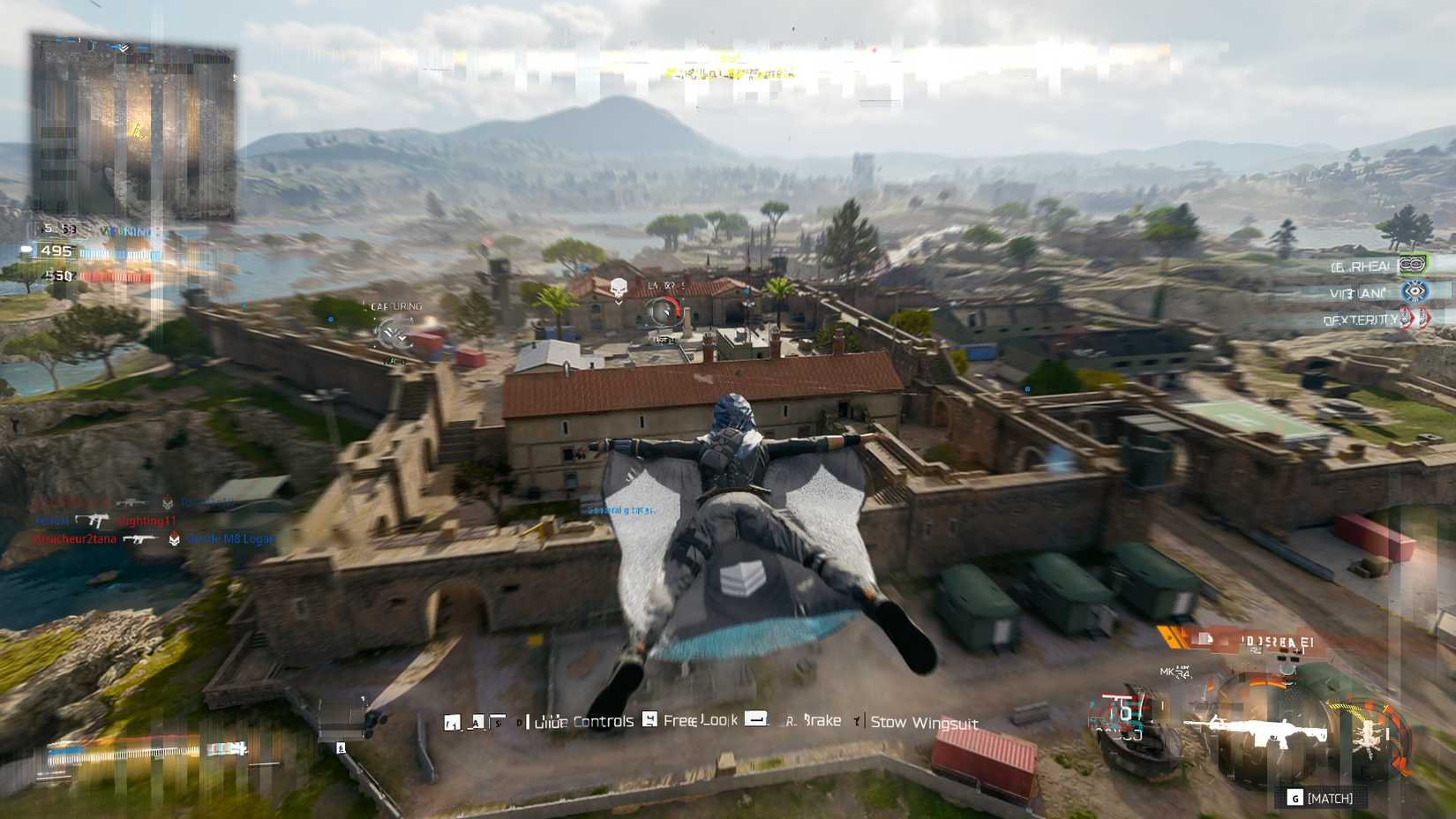This screenshot has height=819, width=1456.
Task: Select Tueule M8 Logan in the killfeed
Action: tap(229, 539)
